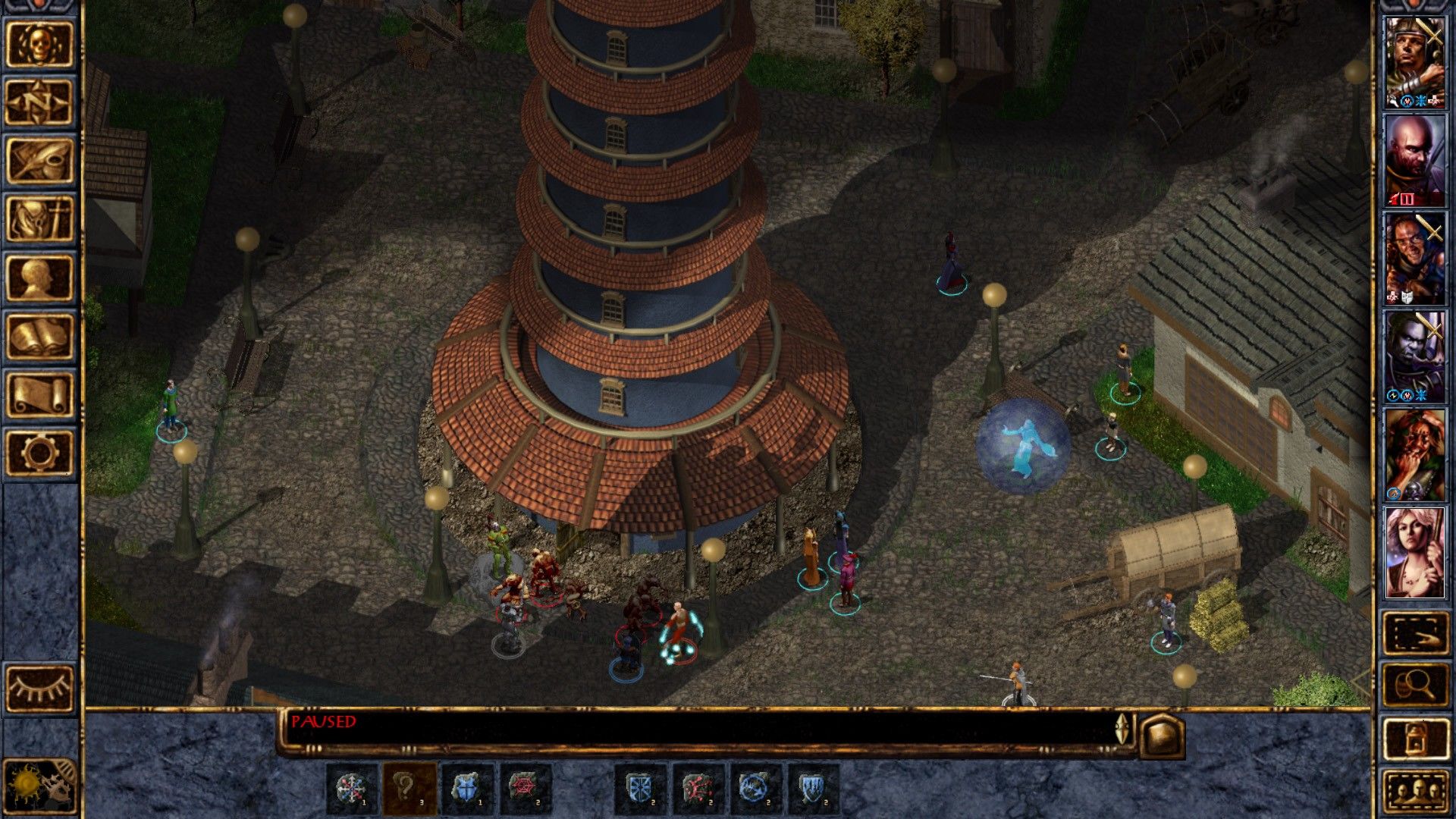Select the blonde woman portrait
1456x819 pixels.
coord(1415,553)
